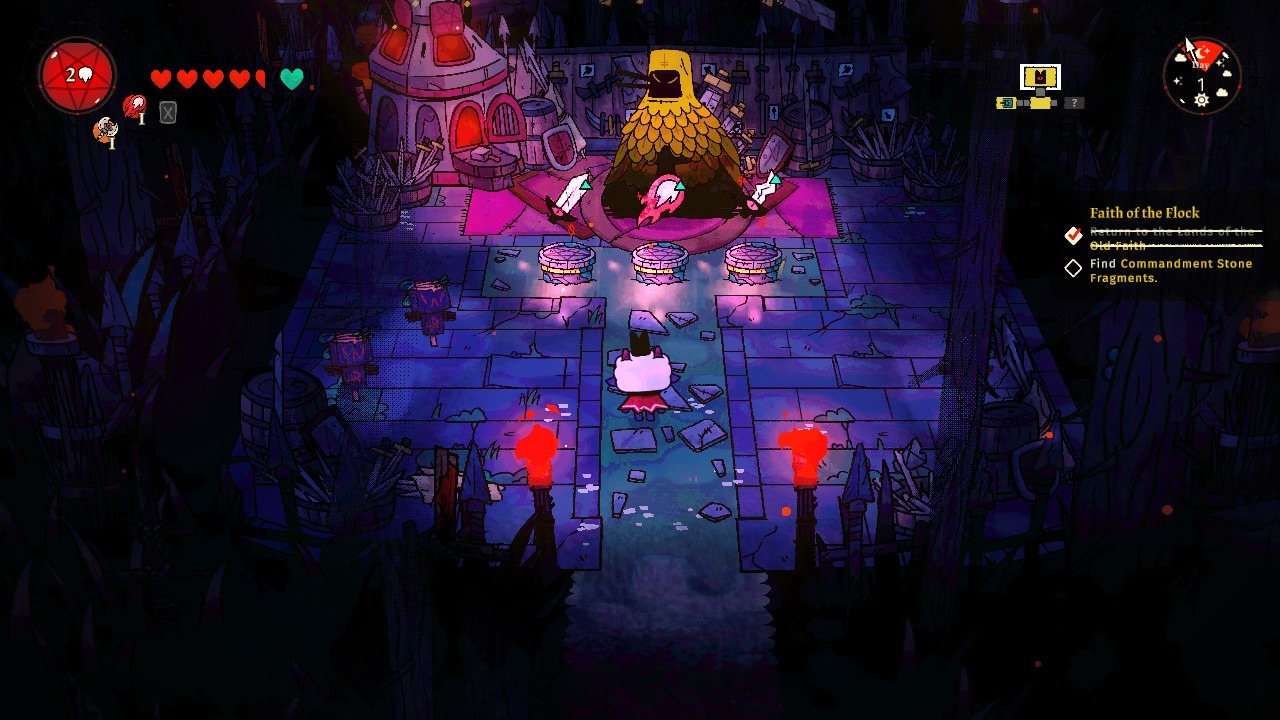
Task: Click the entrance door room on the minimap
Action: point(1006,103)
